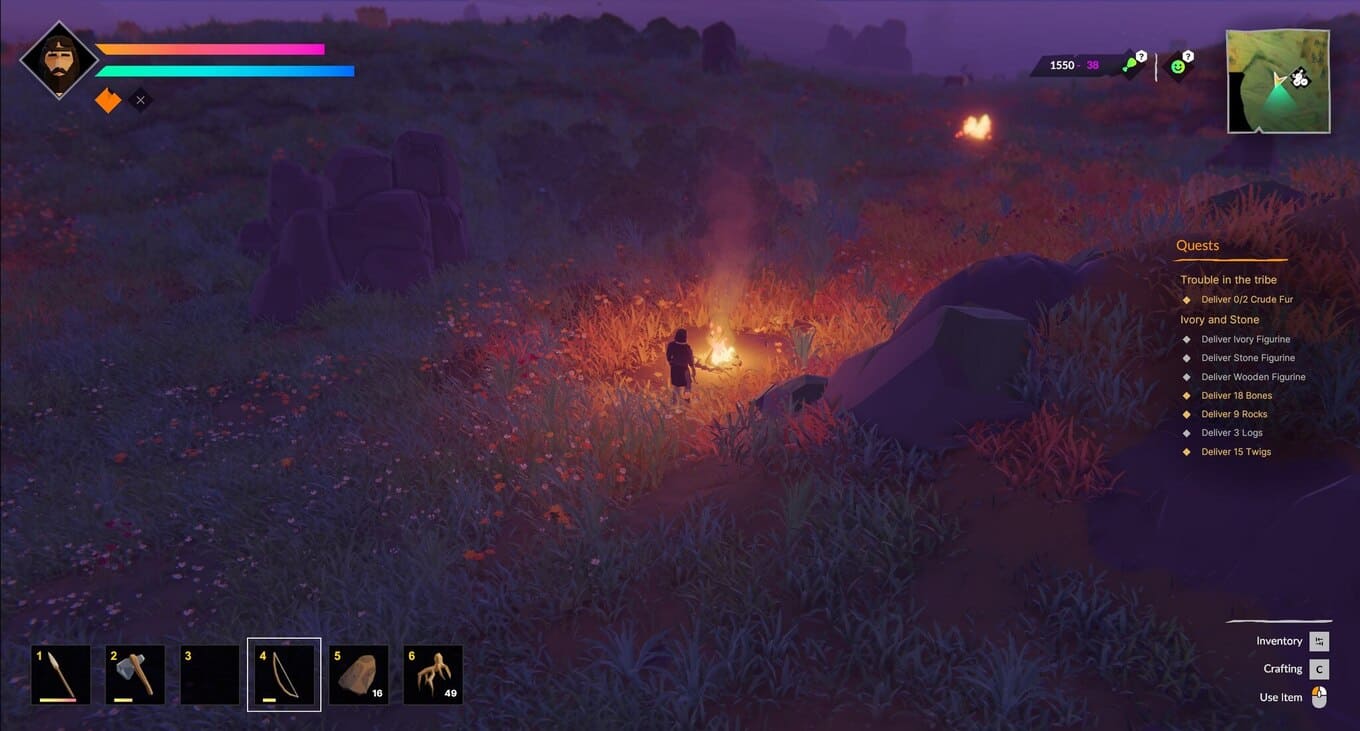Select the Ivory and Stone quest
Viewport: 1360px width, 731px height.
tap(1219, 320)
